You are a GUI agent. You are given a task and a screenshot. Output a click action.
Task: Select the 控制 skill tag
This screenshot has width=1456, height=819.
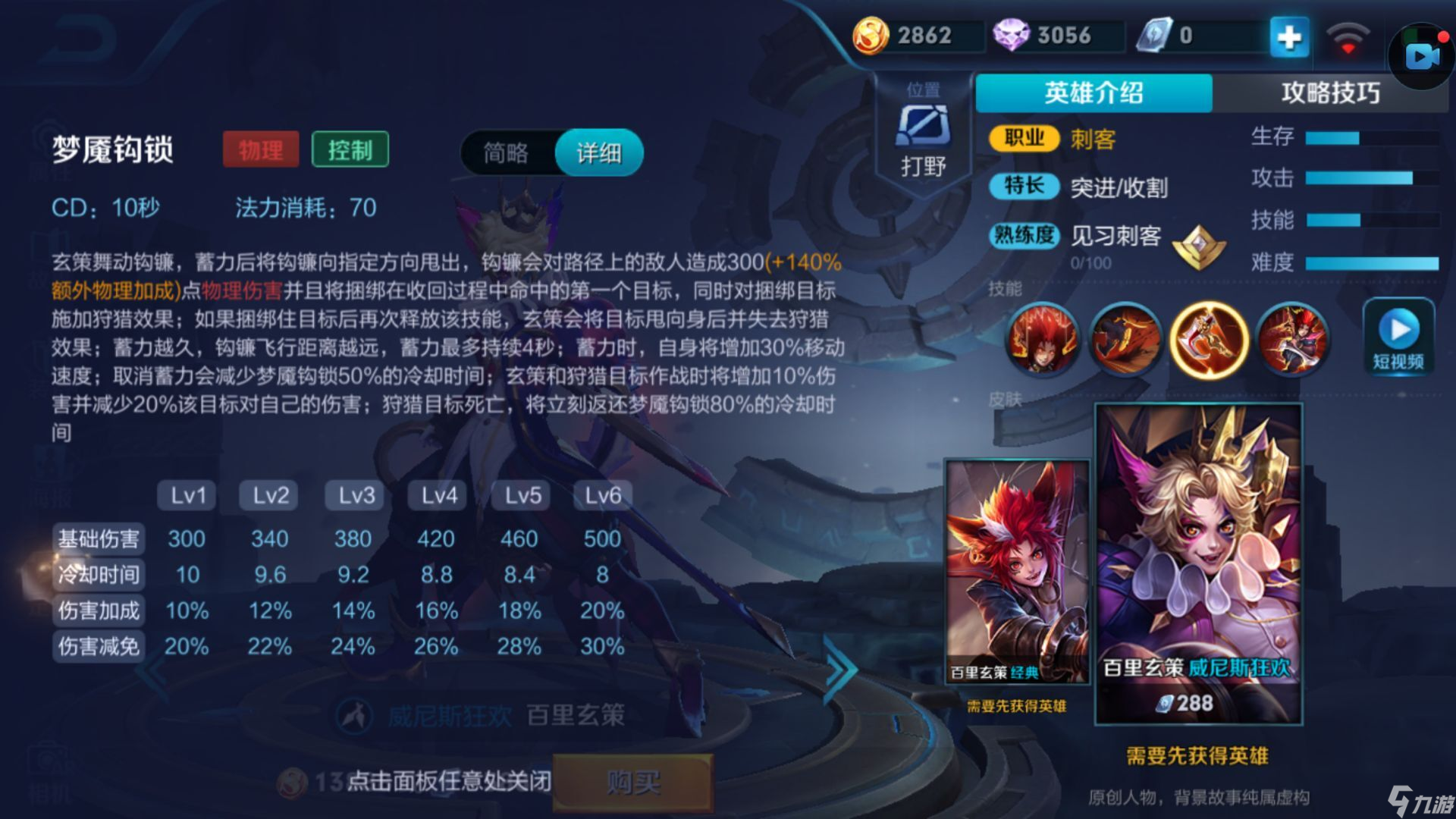[349, 150]
